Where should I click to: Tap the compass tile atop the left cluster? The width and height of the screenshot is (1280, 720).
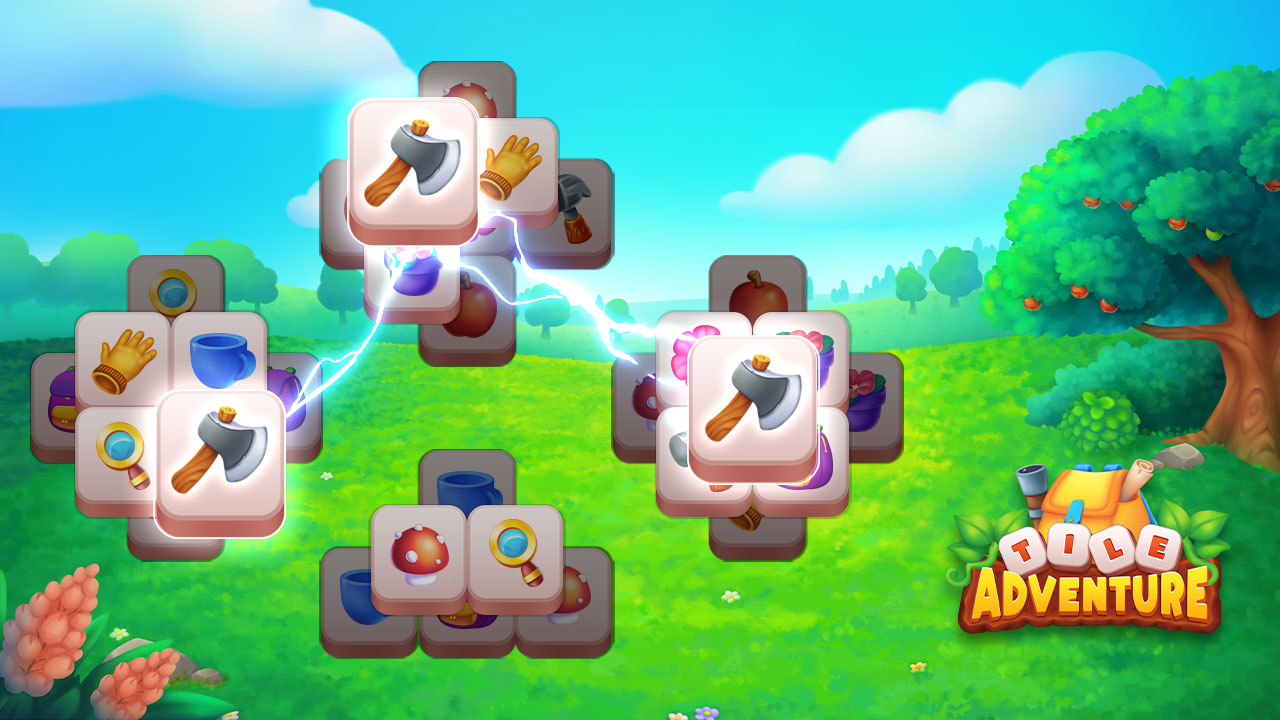(170, 290)
